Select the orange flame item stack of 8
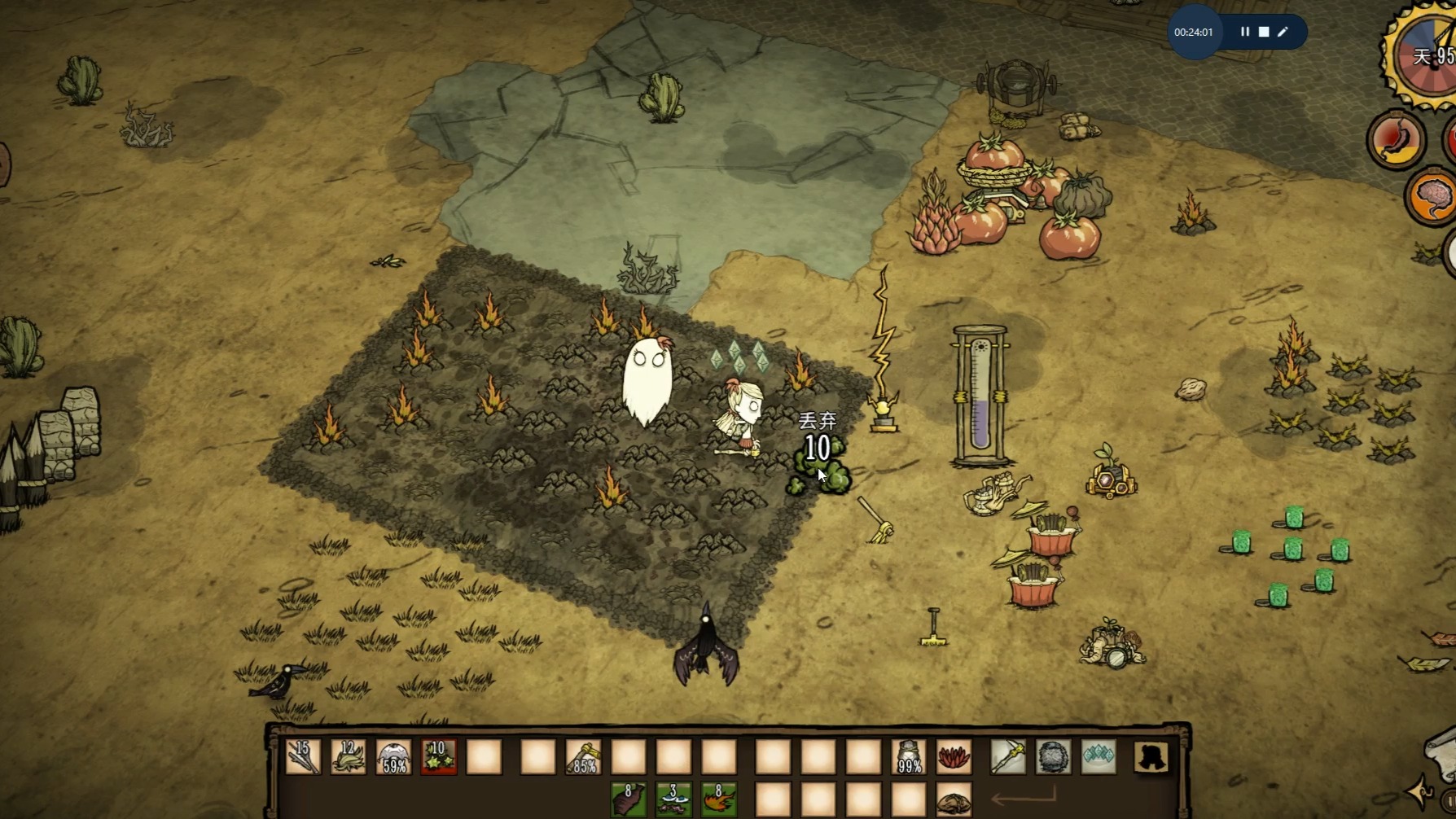 point(719,799)
